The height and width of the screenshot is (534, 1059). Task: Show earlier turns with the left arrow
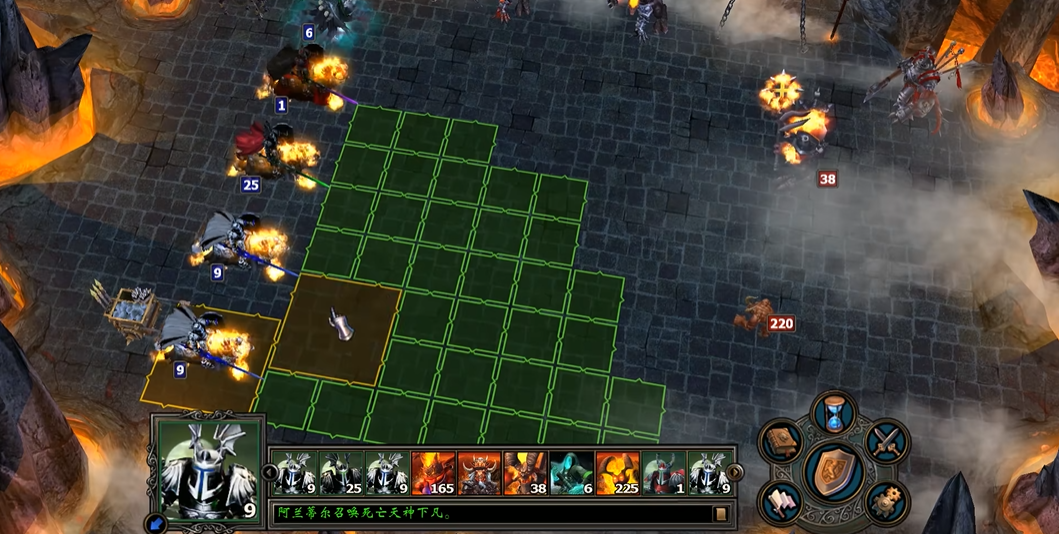pos(270,472)
